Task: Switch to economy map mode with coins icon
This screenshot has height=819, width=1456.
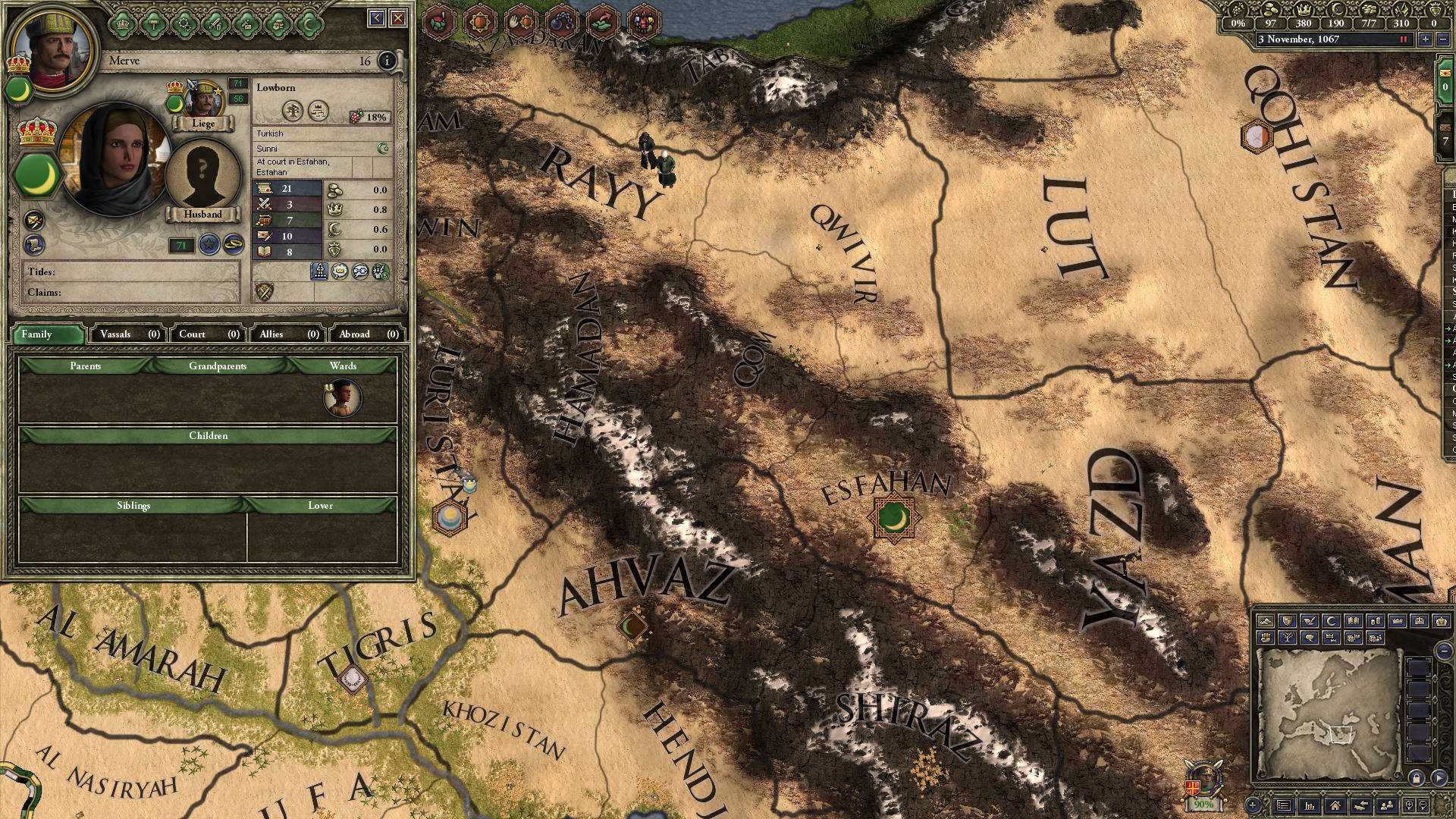Action: coord(1376,621)
